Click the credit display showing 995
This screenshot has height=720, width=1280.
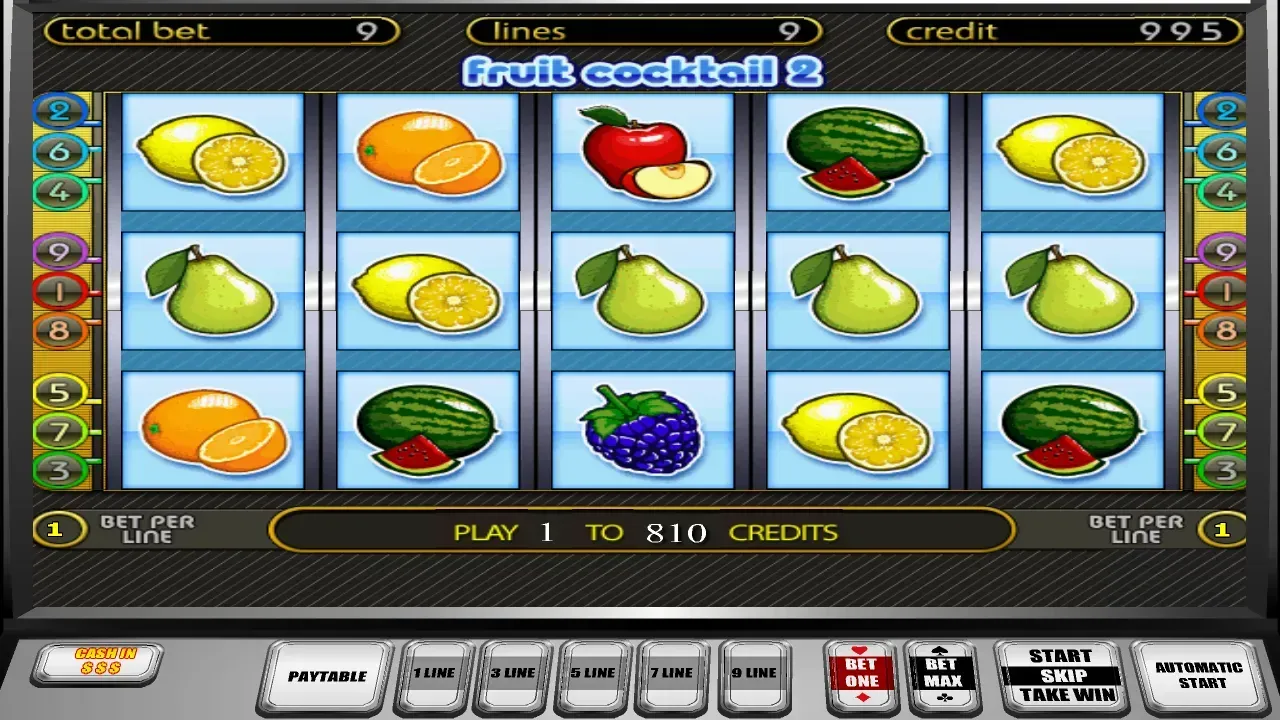point(1060,30)
